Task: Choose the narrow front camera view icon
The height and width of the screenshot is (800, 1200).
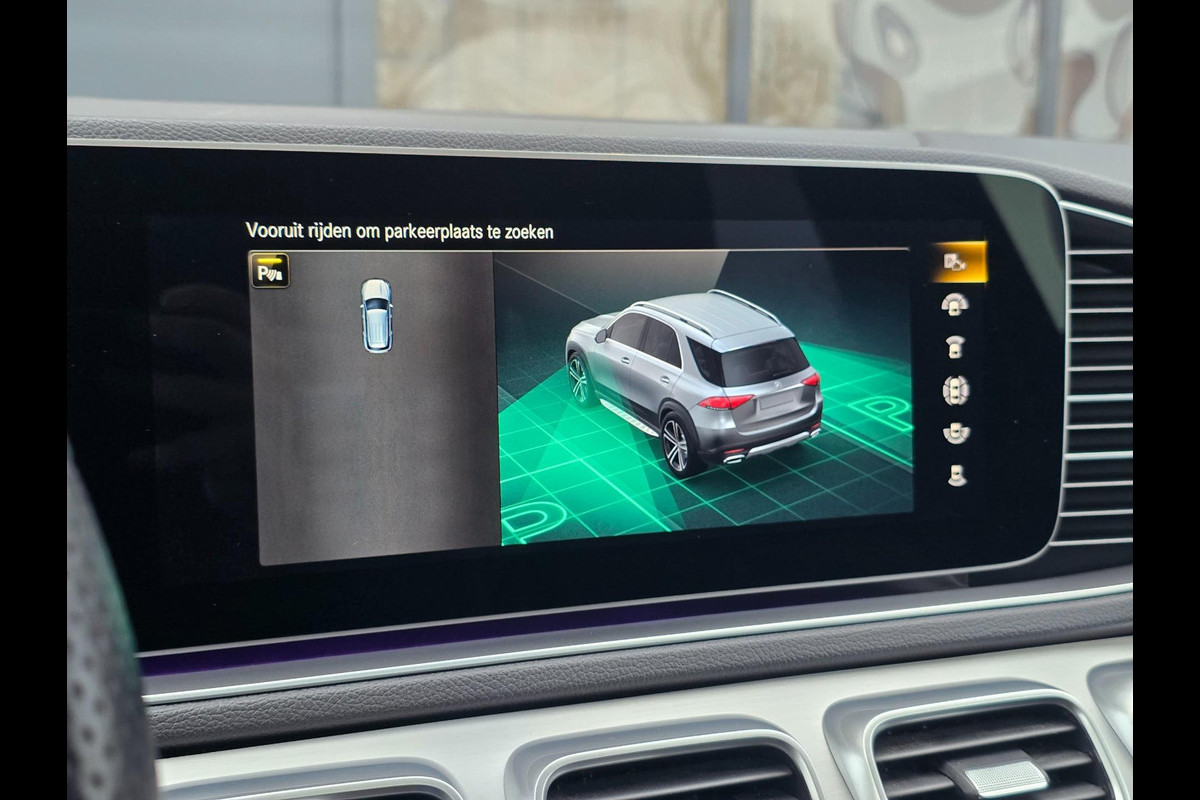Action: (x=956, y=347)
